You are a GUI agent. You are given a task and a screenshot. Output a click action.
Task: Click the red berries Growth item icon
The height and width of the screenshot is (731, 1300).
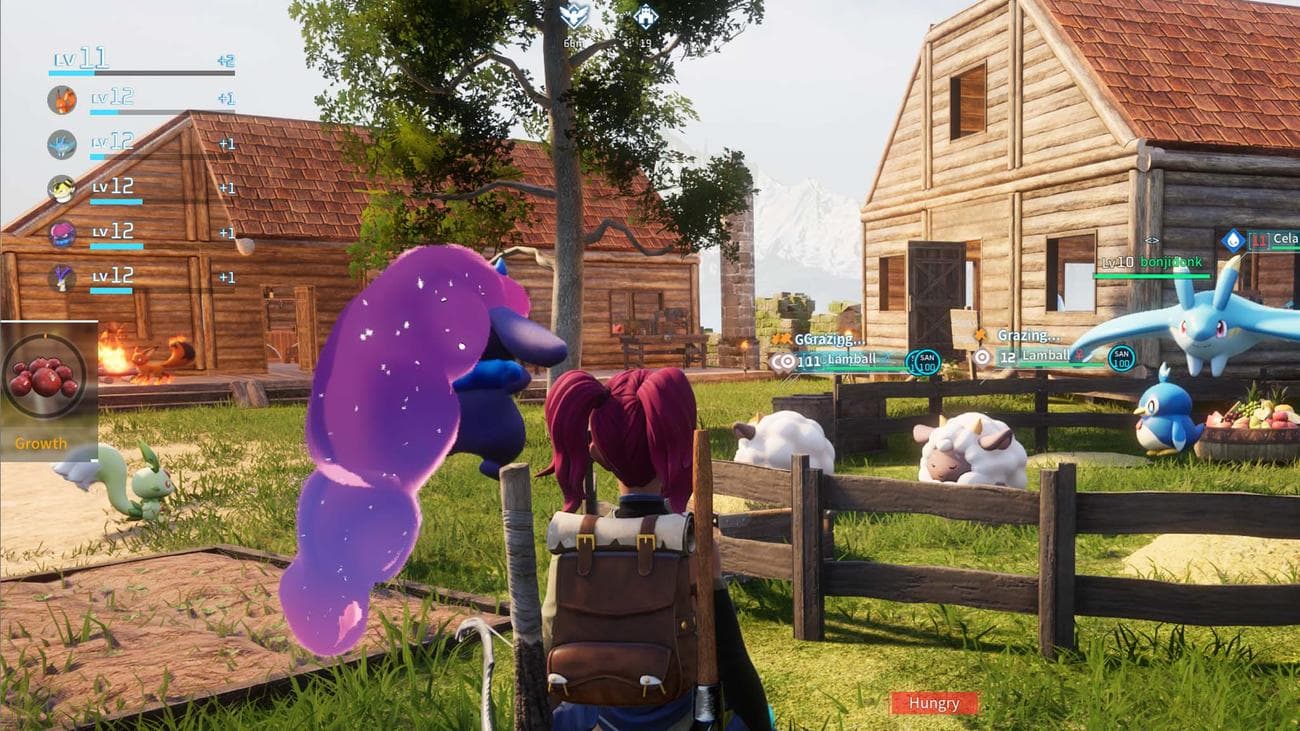[45, 376]
